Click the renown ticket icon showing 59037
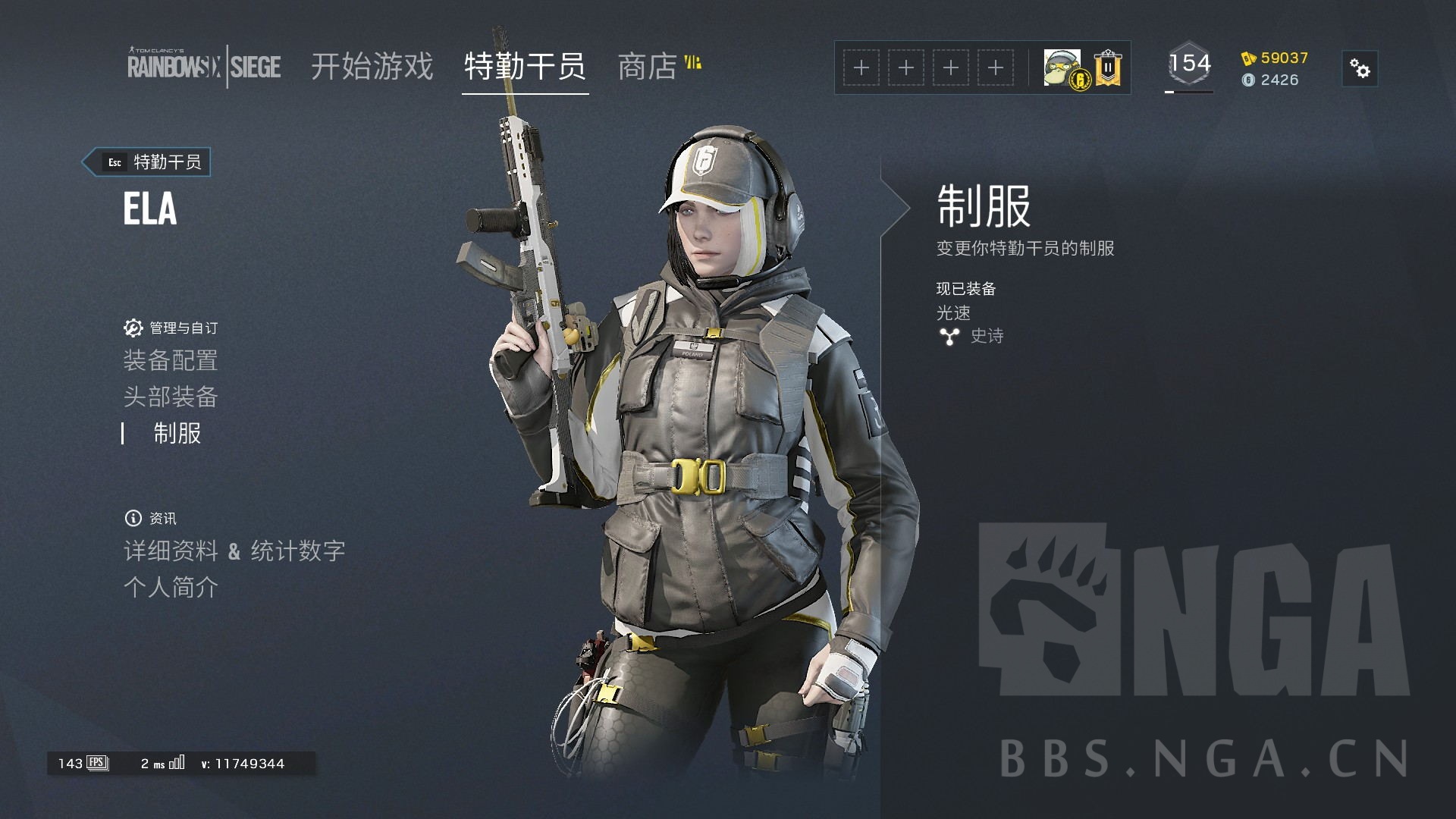This screenshot has width=1456, height=819. click(x=1247, y=57)
